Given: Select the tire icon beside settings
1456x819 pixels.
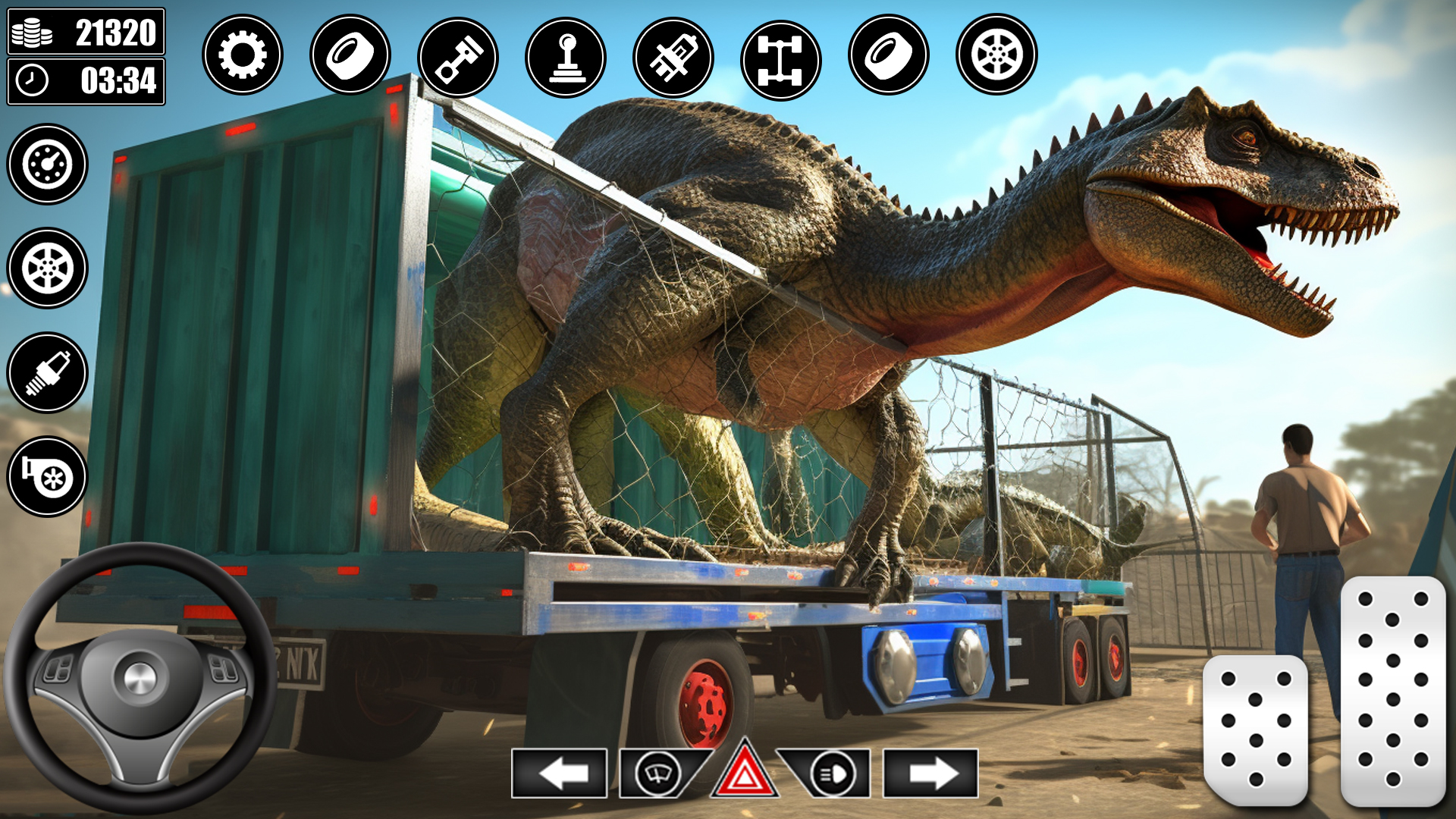Looking at the screenshot, I should [x=350, y=55].
